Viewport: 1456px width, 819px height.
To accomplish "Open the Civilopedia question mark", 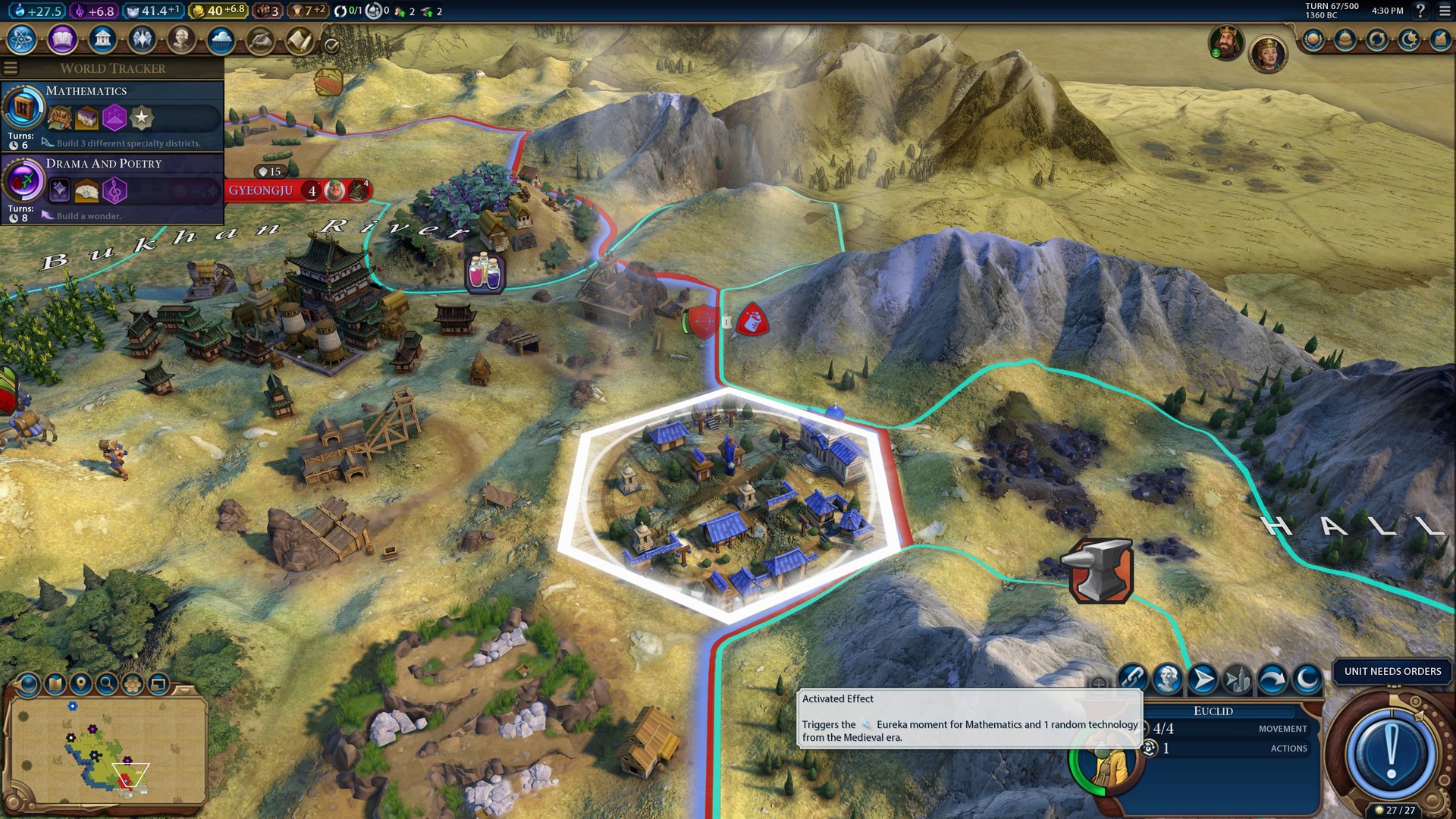I will [x=1420, y=11].
